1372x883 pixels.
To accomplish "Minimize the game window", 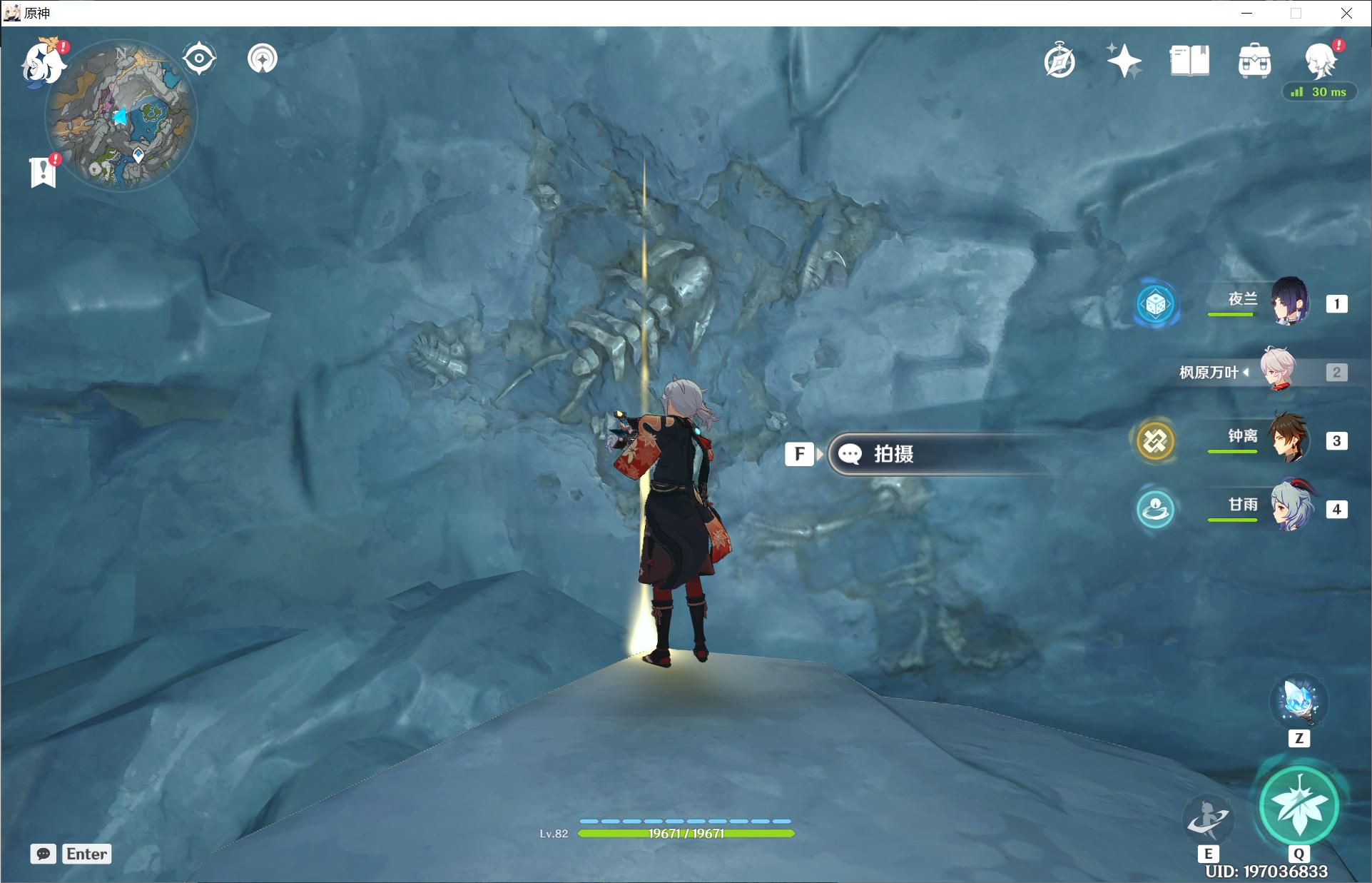I will click(x=1246, y=13).
